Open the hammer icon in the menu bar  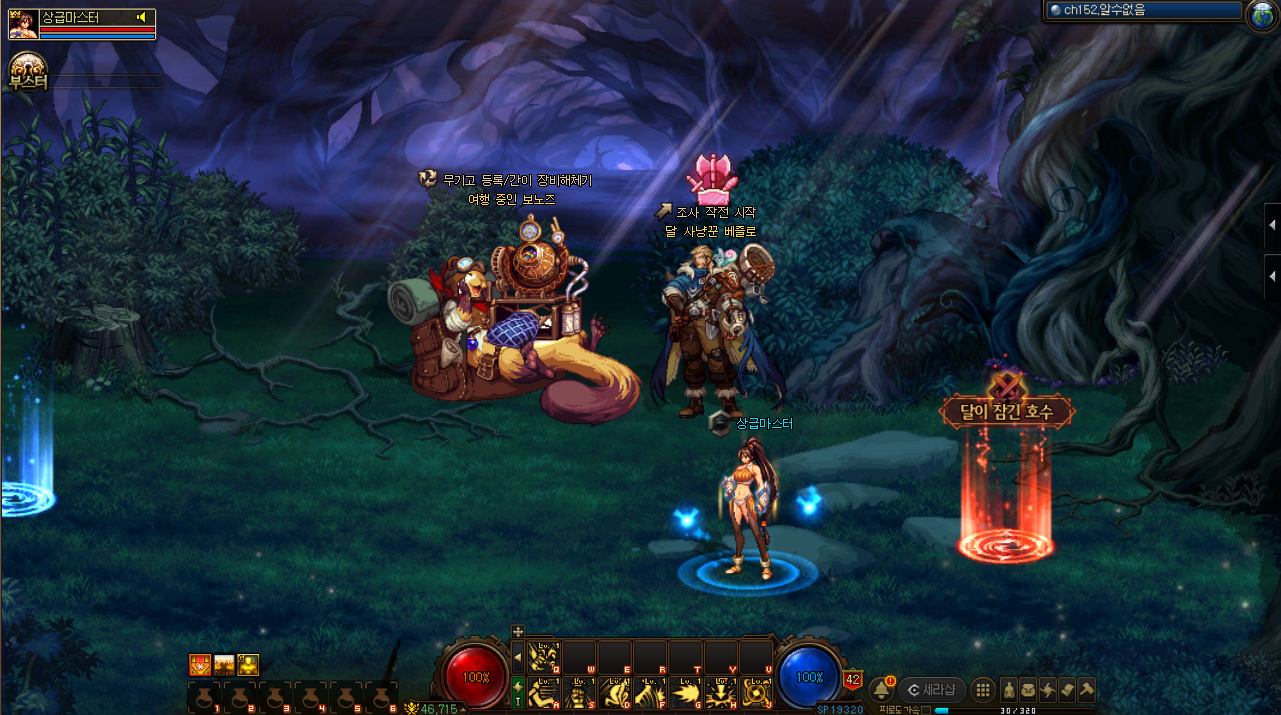[x=1086, y=690]
